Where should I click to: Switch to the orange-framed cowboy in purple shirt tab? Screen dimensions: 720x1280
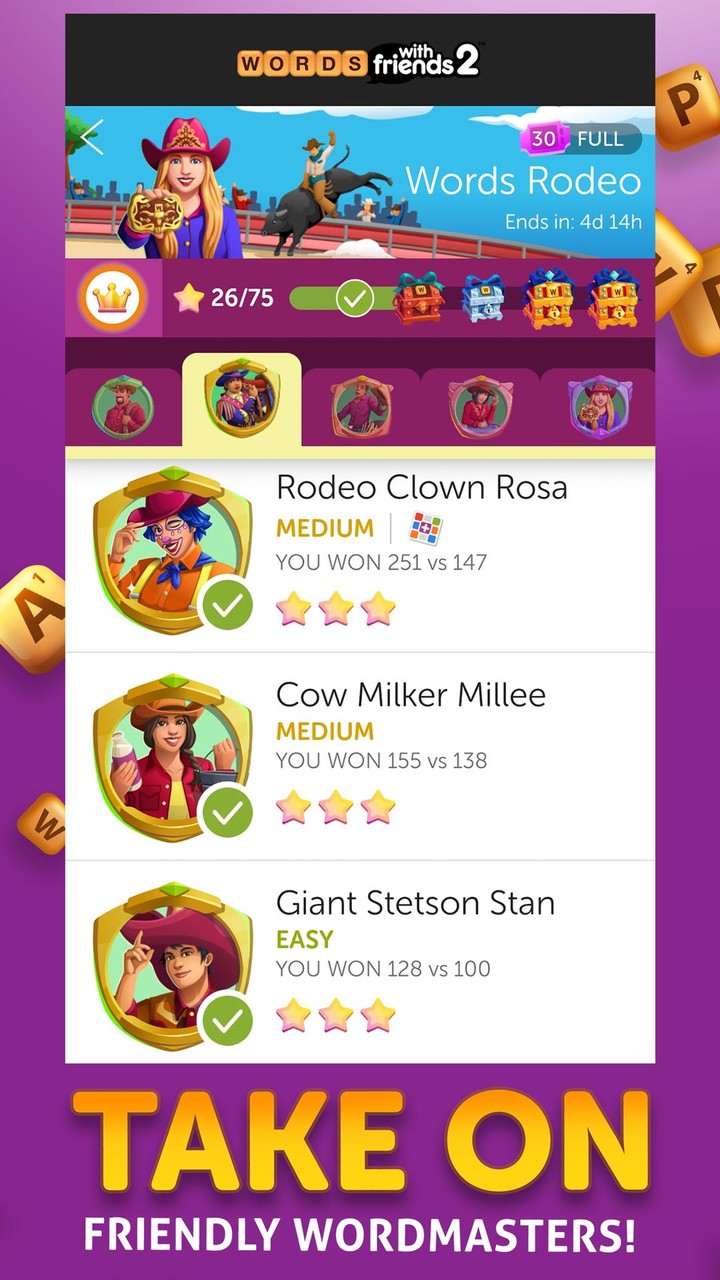361,406
